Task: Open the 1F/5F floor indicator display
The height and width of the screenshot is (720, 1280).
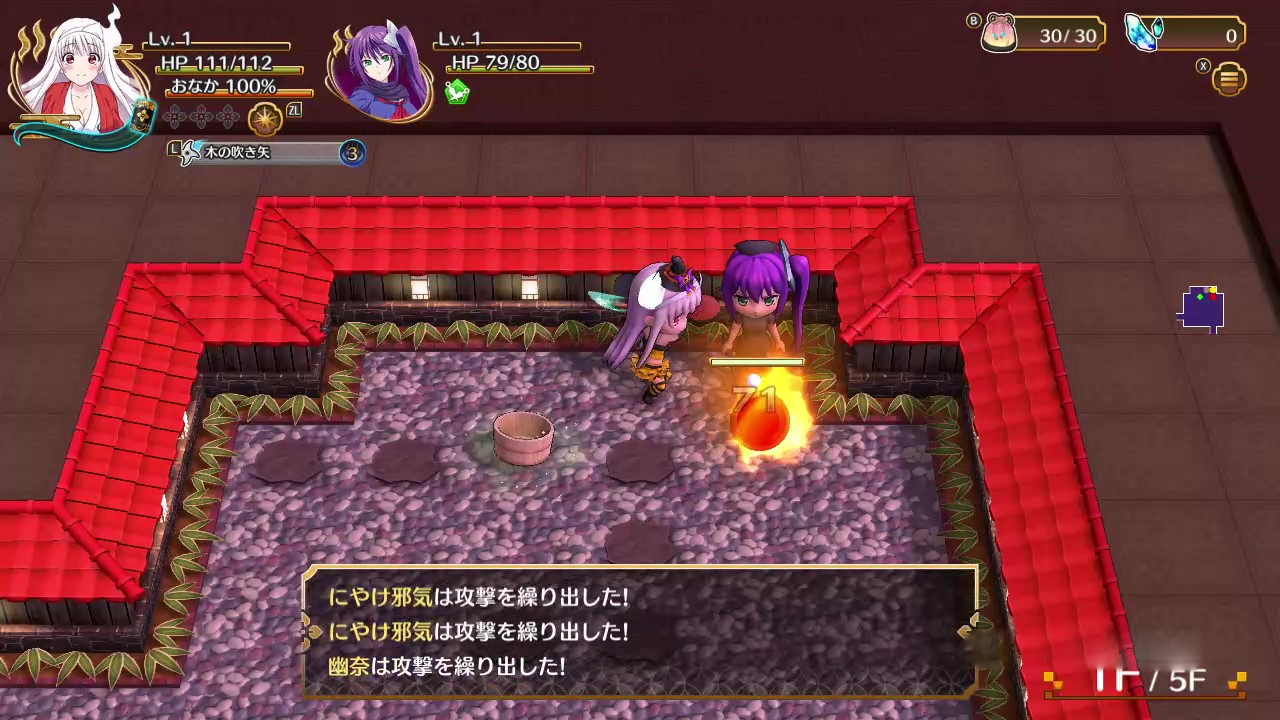Action: click(x=1150, y=676)
